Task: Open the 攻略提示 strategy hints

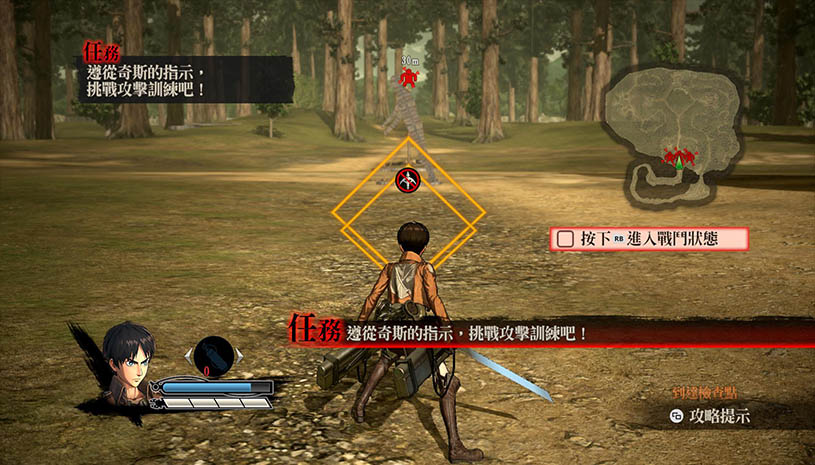Action: pos(710,415)
